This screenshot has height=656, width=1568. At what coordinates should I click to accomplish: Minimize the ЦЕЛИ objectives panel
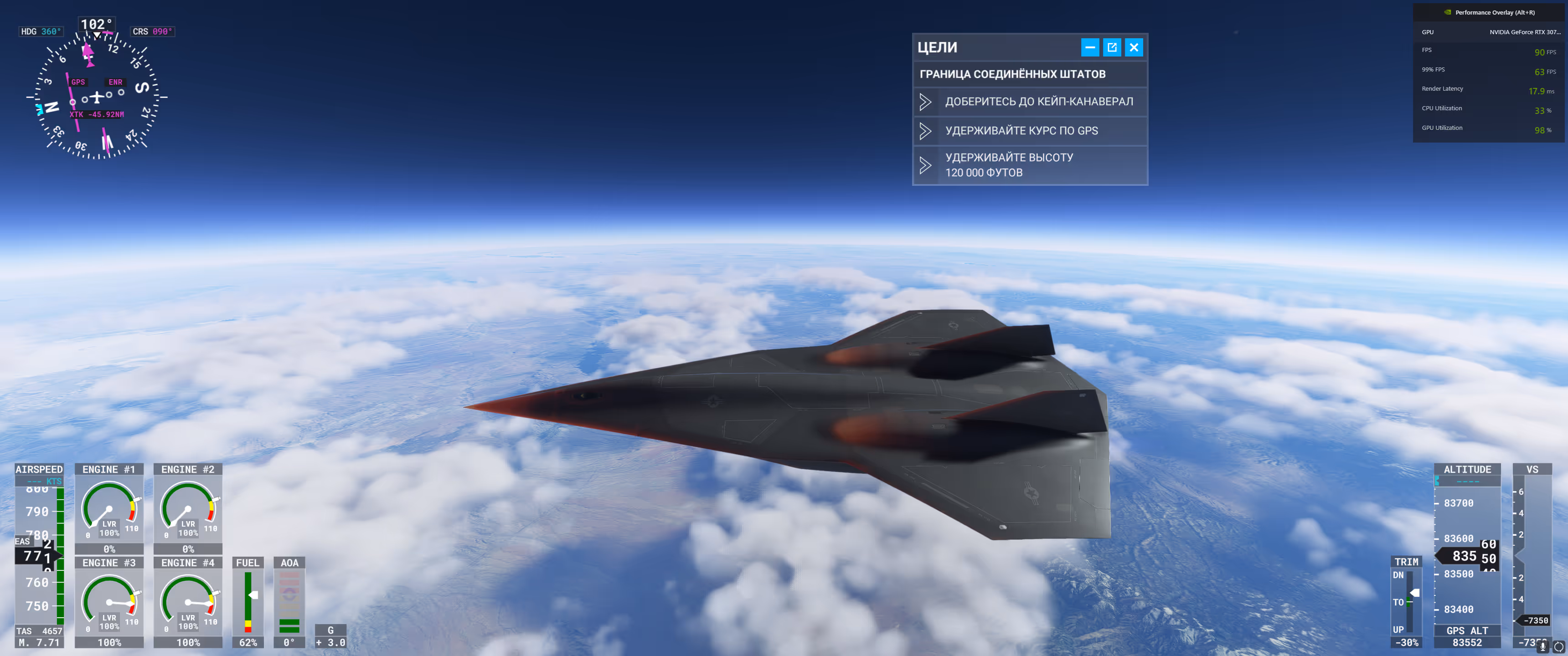(1089, 47)
